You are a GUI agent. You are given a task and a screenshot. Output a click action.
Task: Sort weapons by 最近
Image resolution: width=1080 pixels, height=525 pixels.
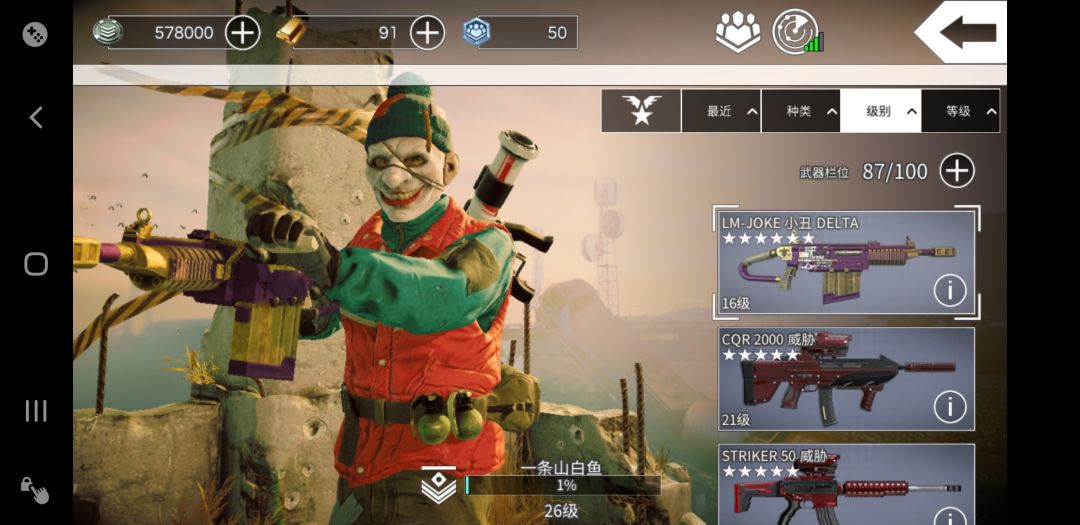721,111
